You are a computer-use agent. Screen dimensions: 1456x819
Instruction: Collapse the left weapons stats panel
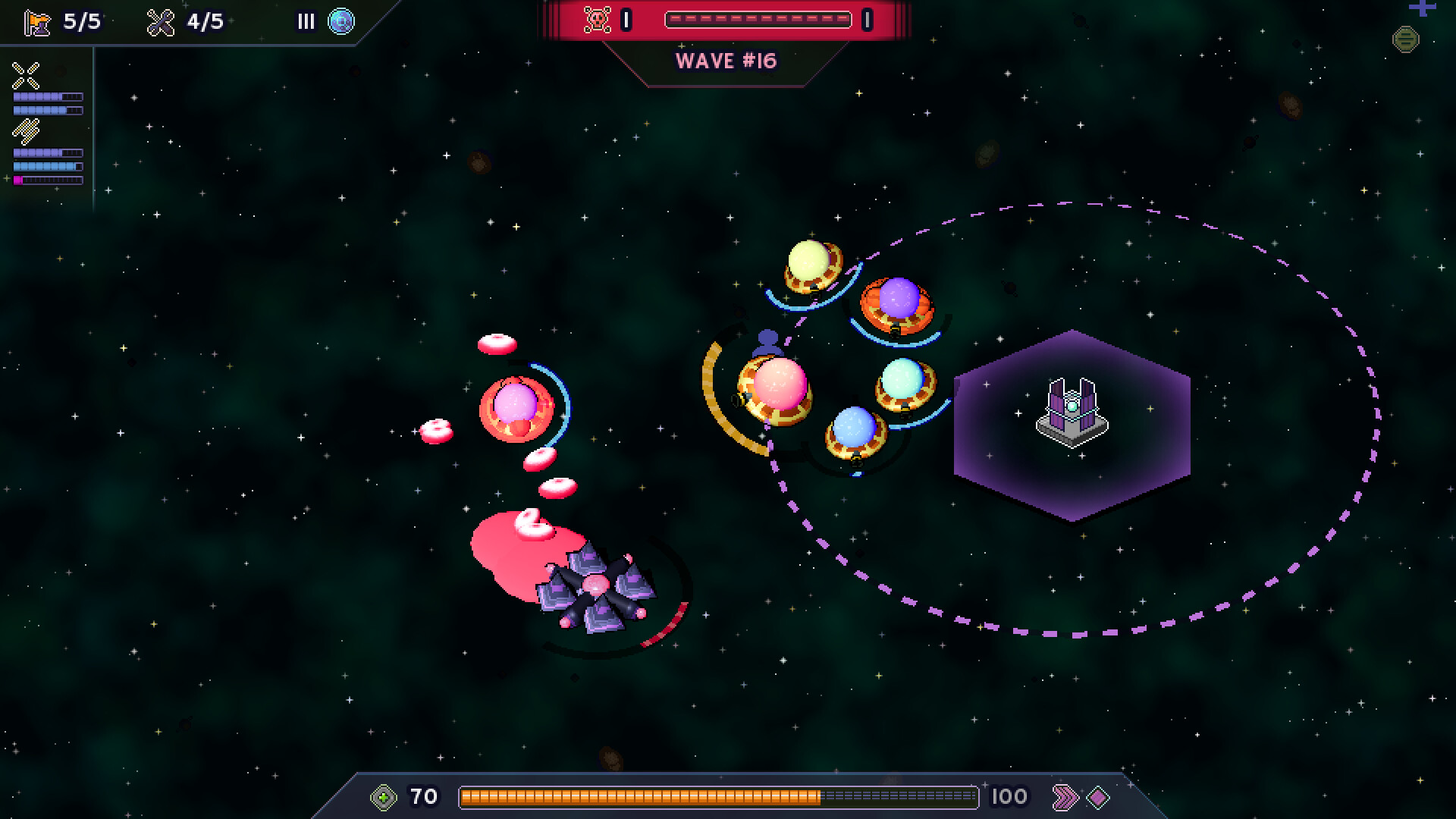pyautogui.click(x=47, y=121)
